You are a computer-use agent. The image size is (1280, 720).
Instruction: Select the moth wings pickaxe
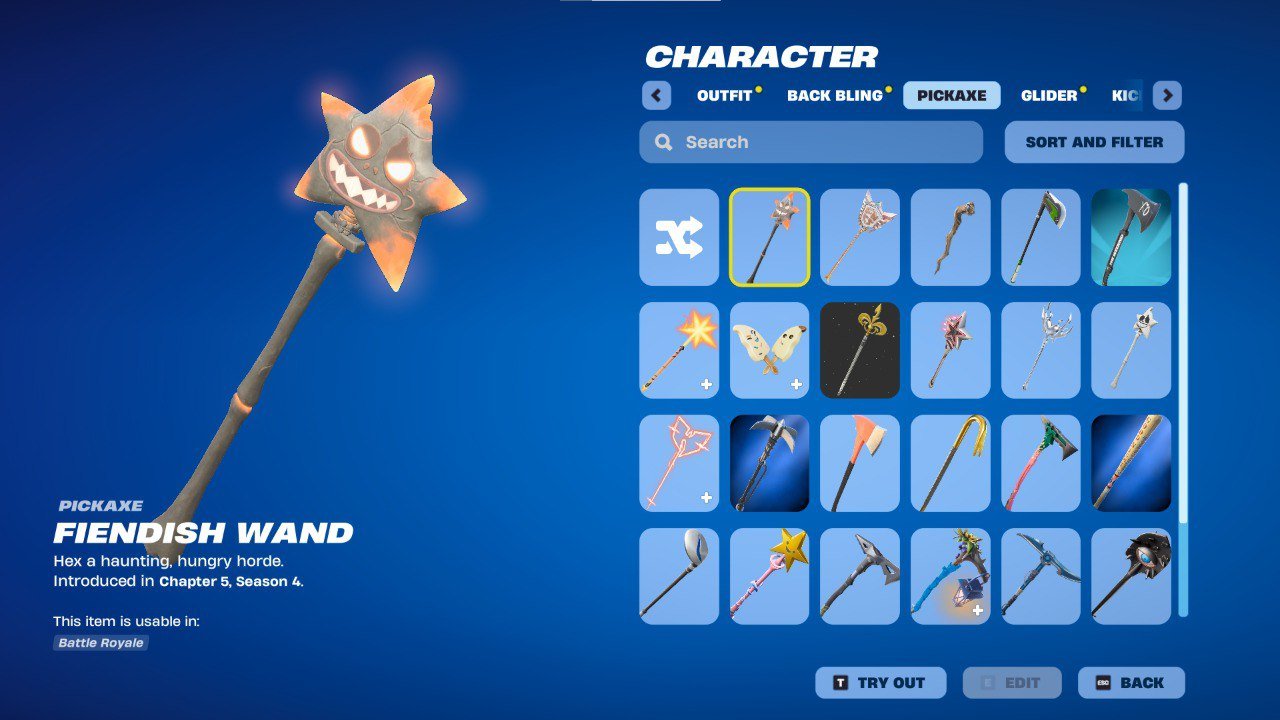768,350
